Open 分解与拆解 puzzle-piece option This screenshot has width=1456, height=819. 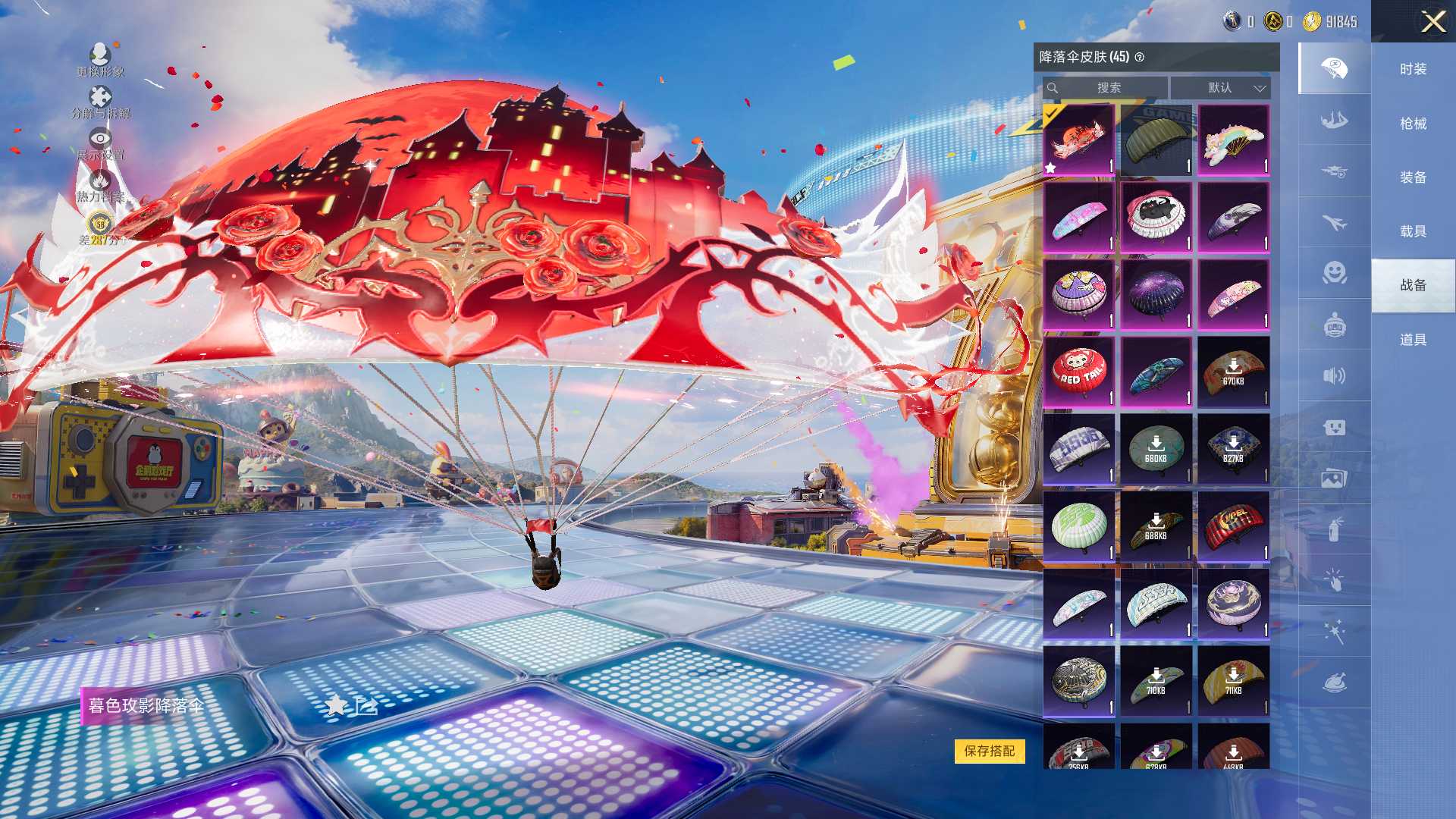coord(100,102)
